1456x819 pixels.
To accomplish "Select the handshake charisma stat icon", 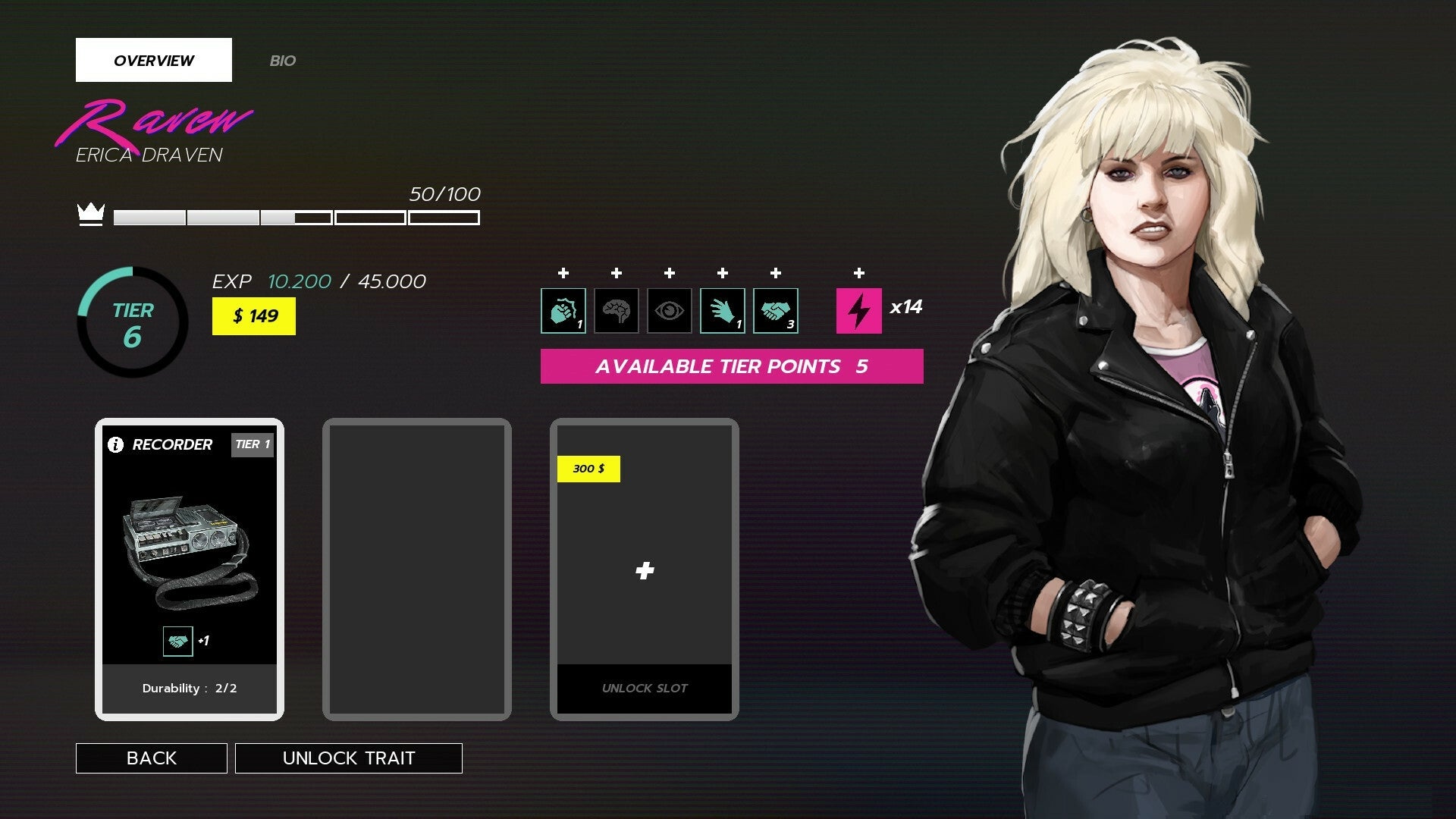I will (775, 310).
